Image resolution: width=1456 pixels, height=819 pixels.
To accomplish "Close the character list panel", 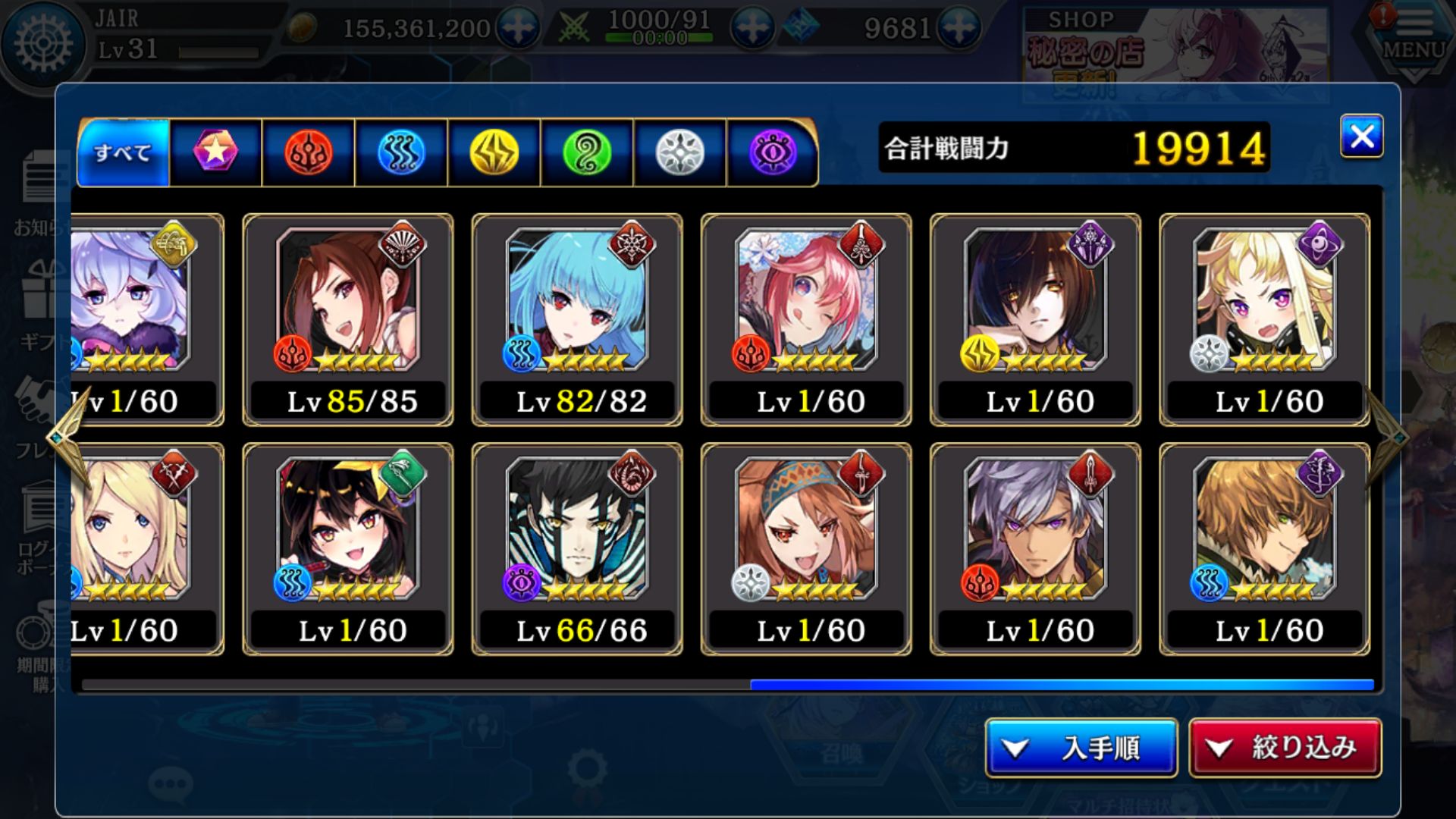I will [1361, 136].
